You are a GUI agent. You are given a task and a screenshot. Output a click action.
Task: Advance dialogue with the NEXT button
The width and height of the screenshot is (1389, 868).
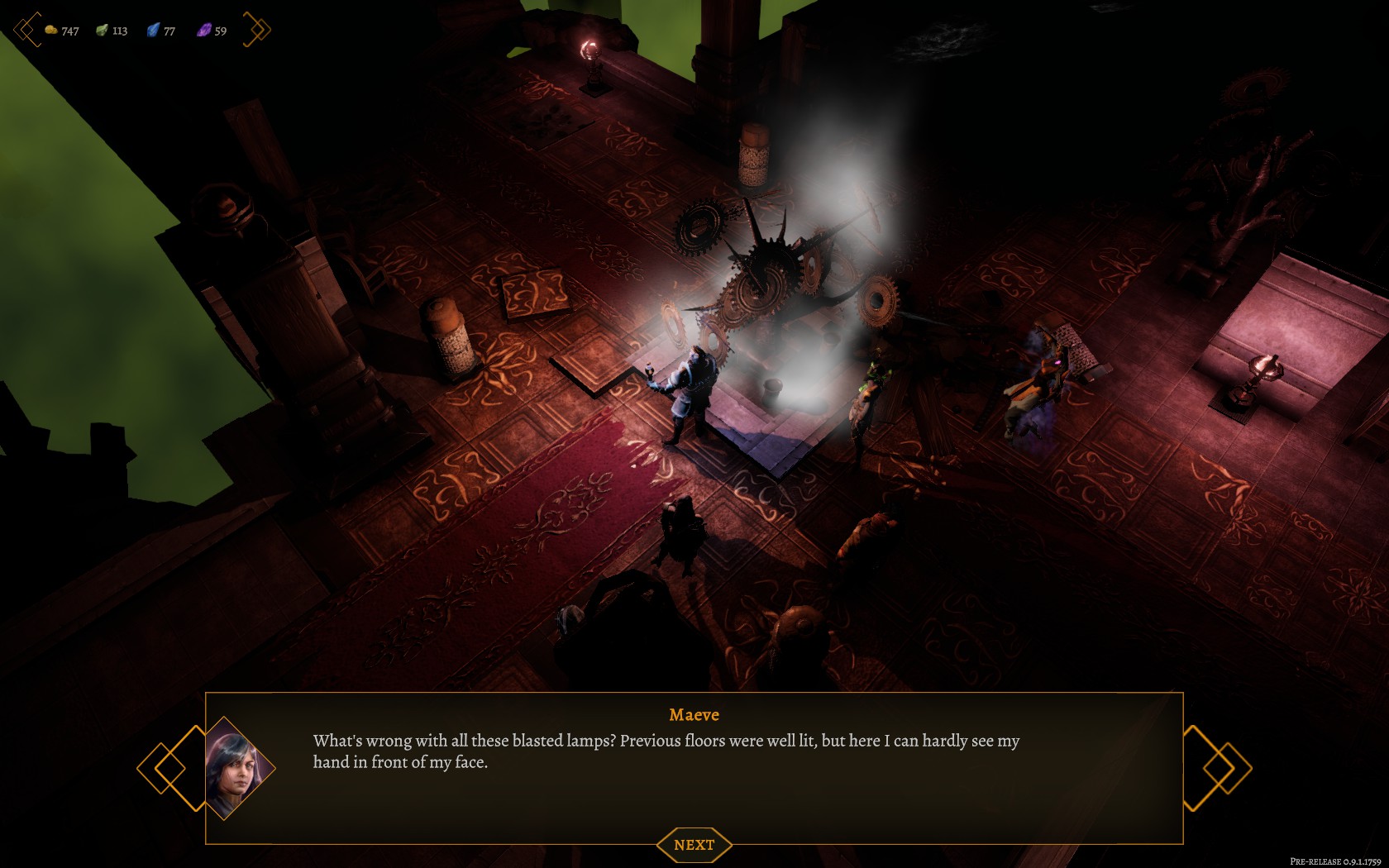pos(694,845)
